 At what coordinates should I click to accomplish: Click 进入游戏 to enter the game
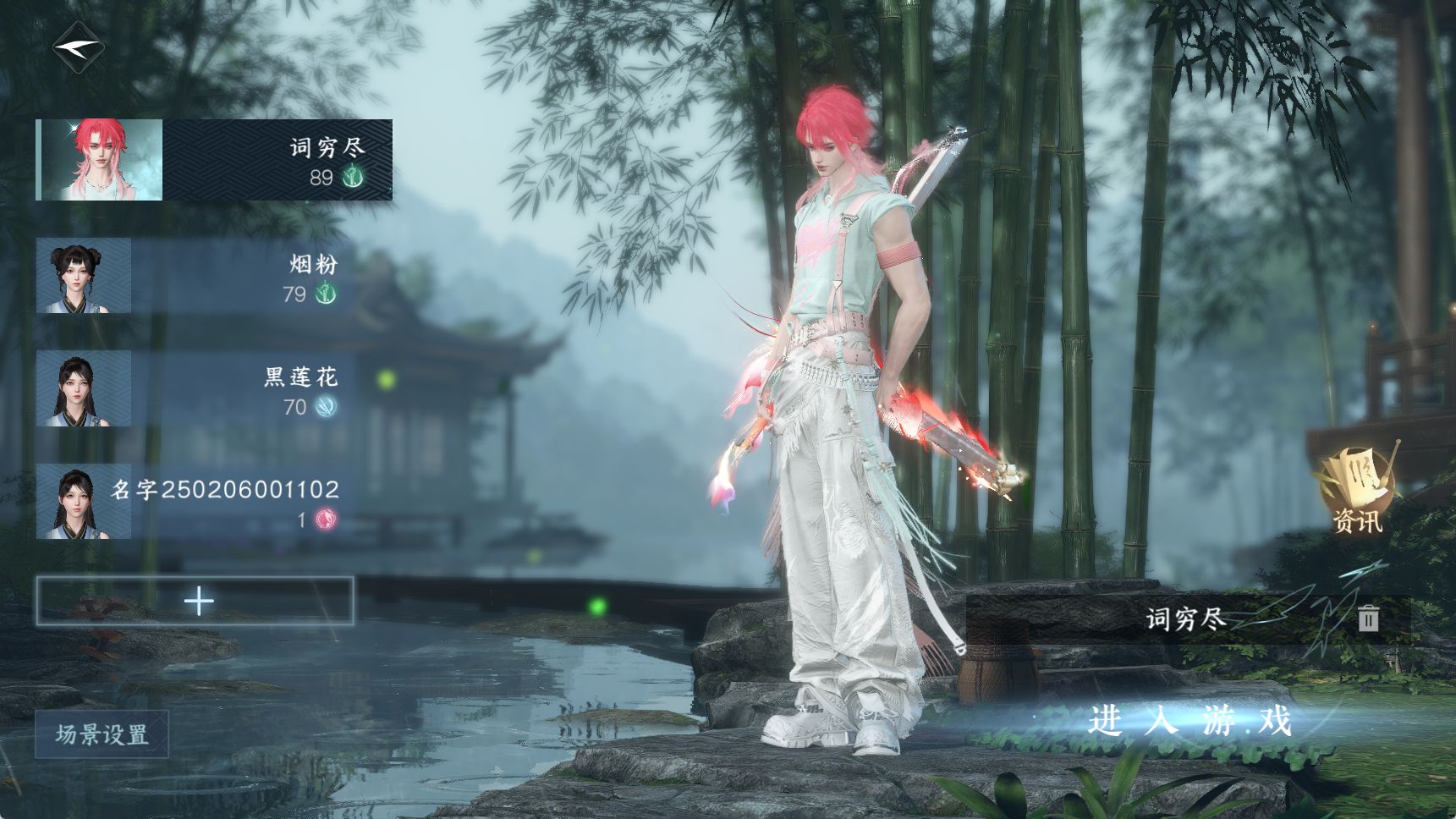click(1190, 722)
